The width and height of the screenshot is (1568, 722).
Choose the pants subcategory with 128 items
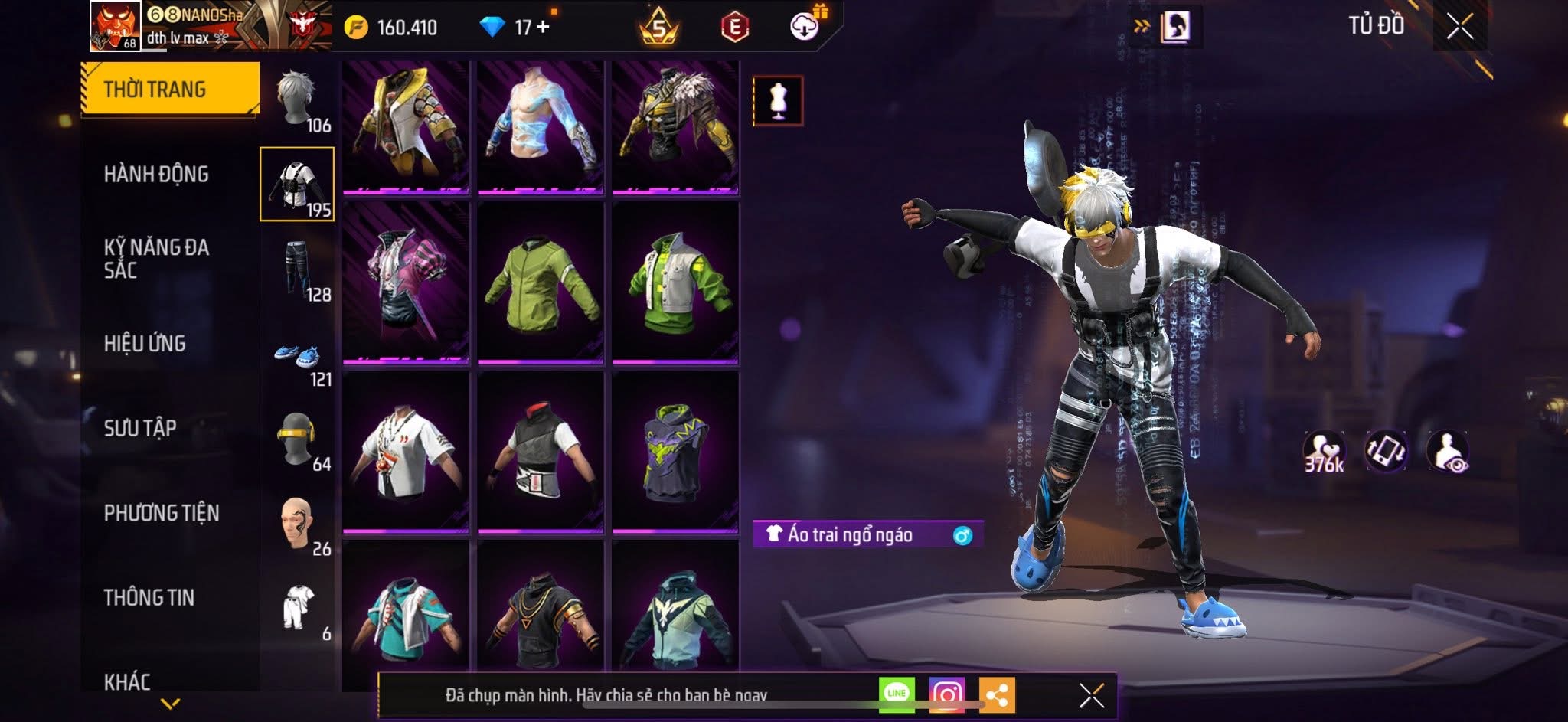[x=297, y=270]
